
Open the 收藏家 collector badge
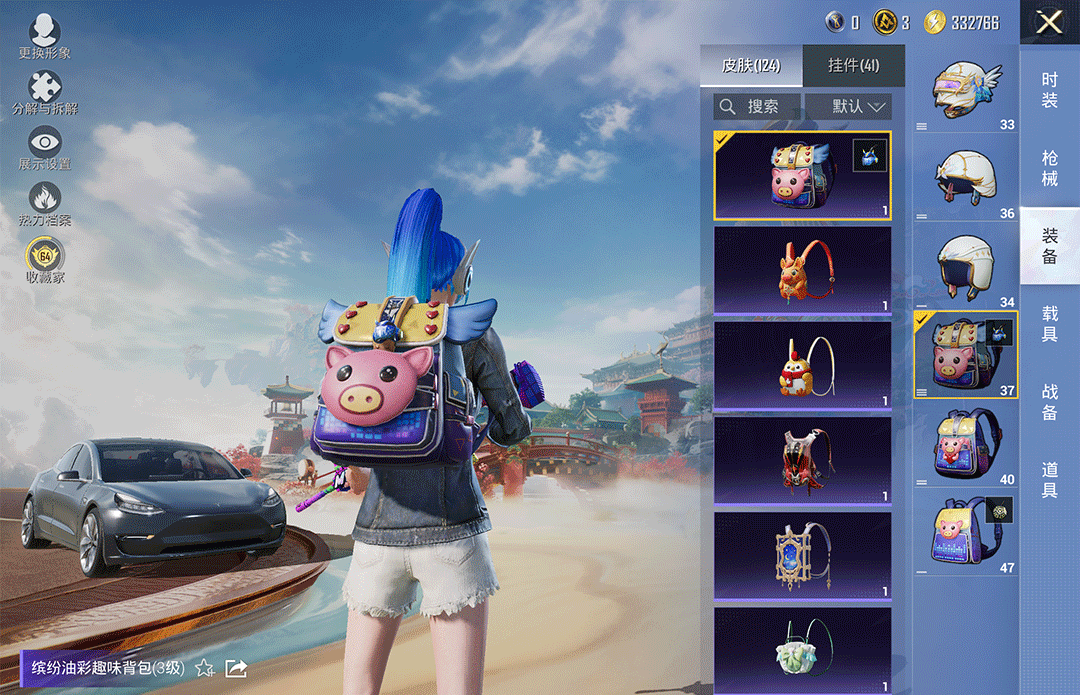coord(45,260)
